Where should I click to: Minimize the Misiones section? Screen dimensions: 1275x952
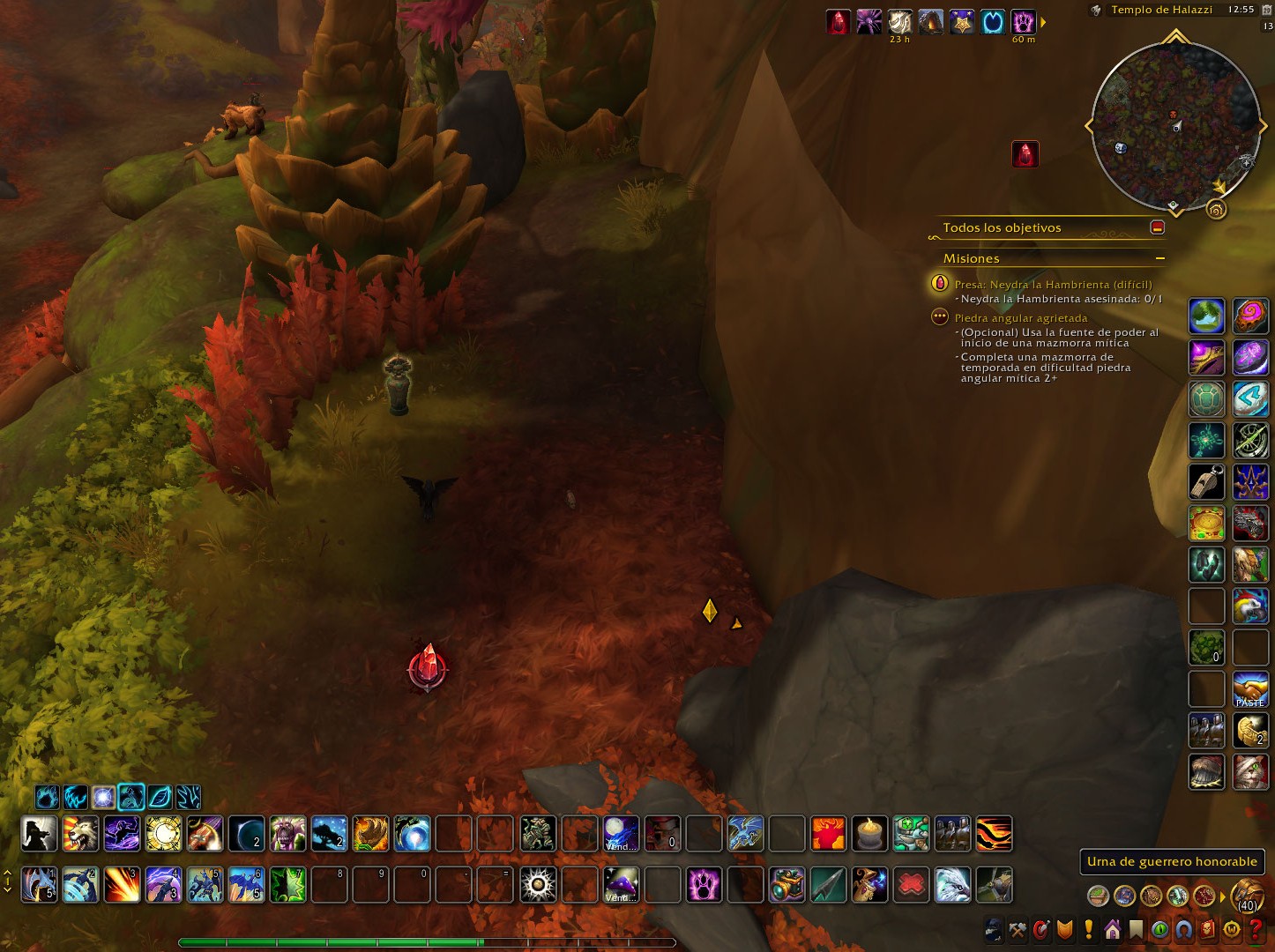1159,258
